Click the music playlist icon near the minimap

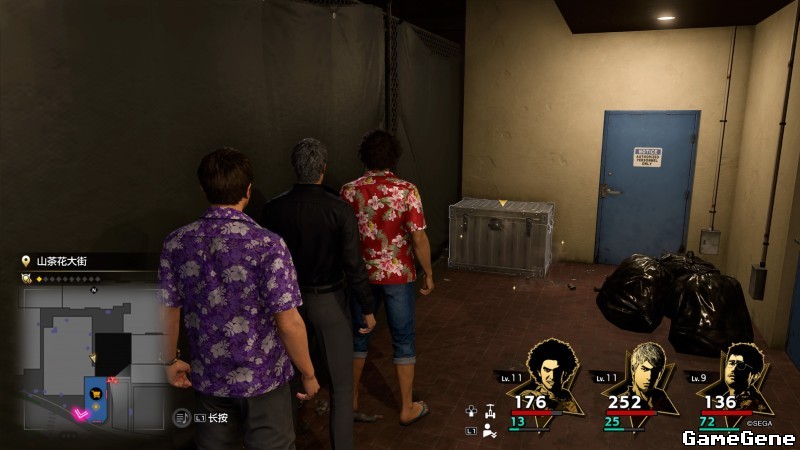pyautogui.click(x=181, y=415)
